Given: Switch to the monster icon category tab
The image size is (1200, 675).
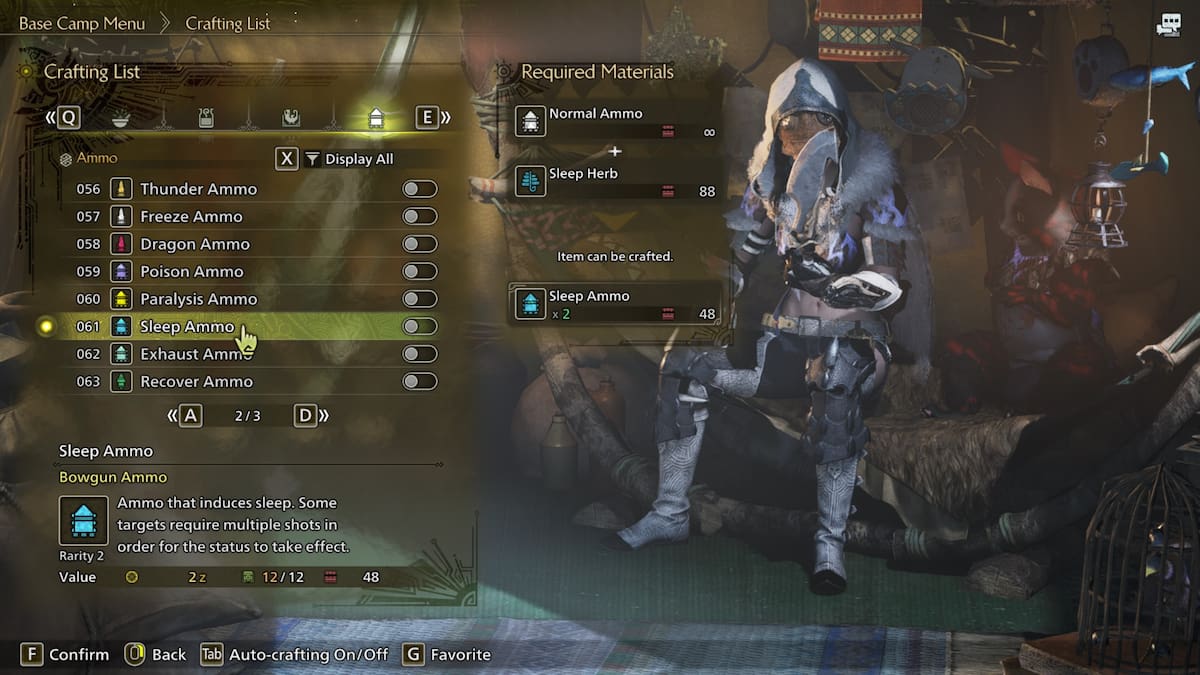Looking at the screenshot, I should [291, 118].
